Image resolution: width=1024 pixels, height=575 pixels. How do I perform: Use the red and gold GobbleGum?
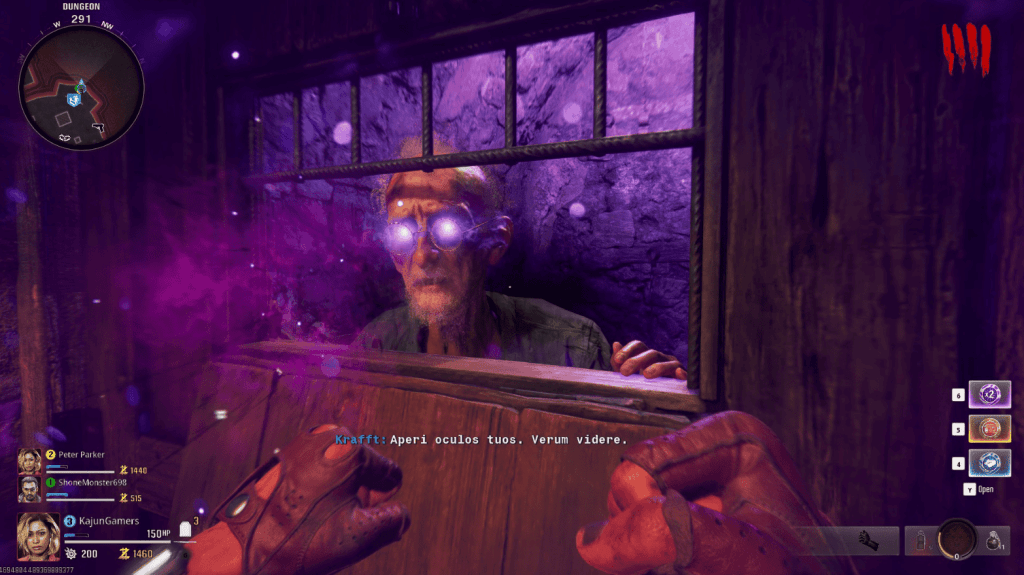[990, 428]
